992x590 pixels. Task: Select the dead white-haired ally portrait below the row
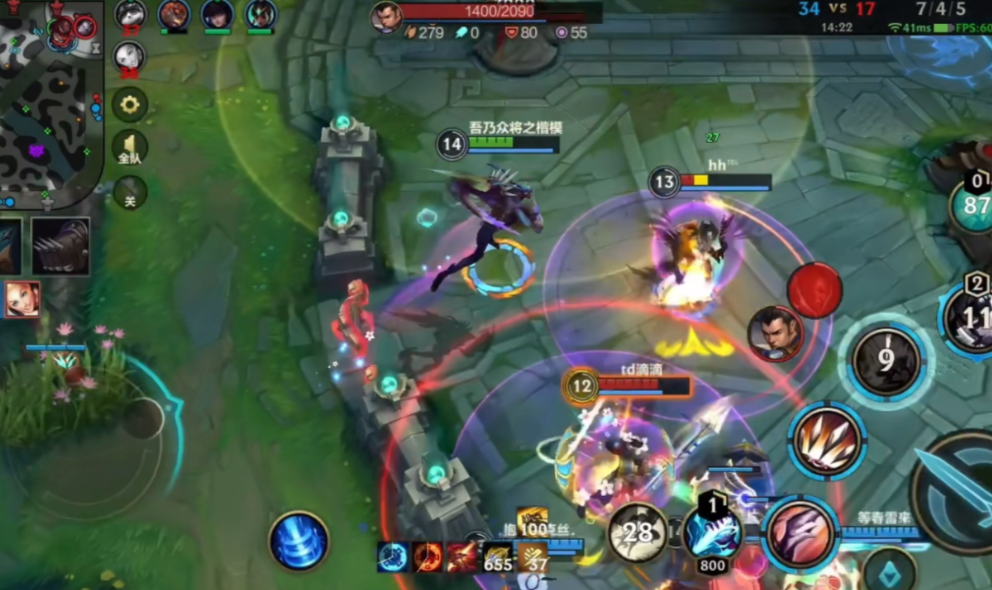coord(129,57)
